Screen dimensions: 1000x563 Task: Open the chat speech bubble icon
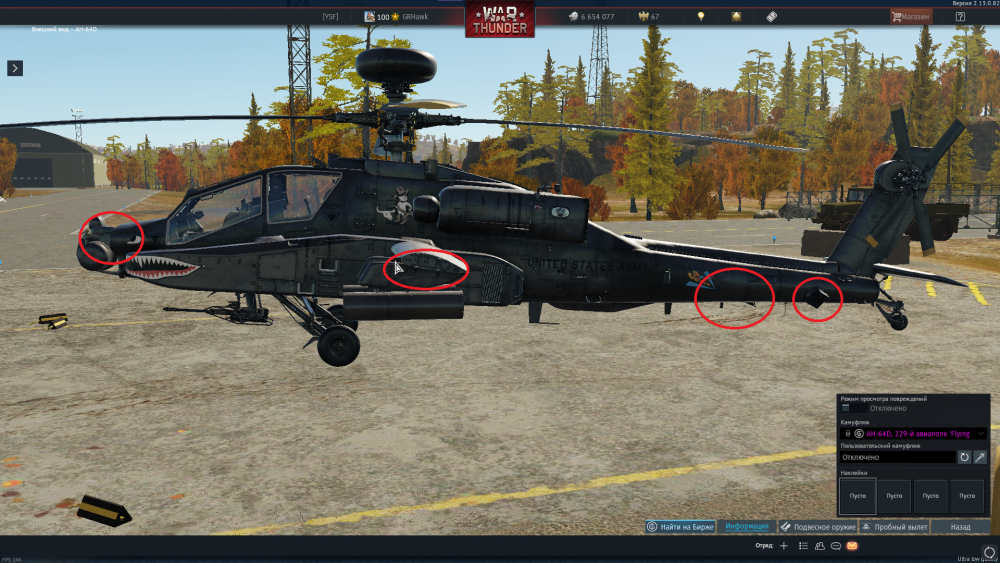point(835,546)
